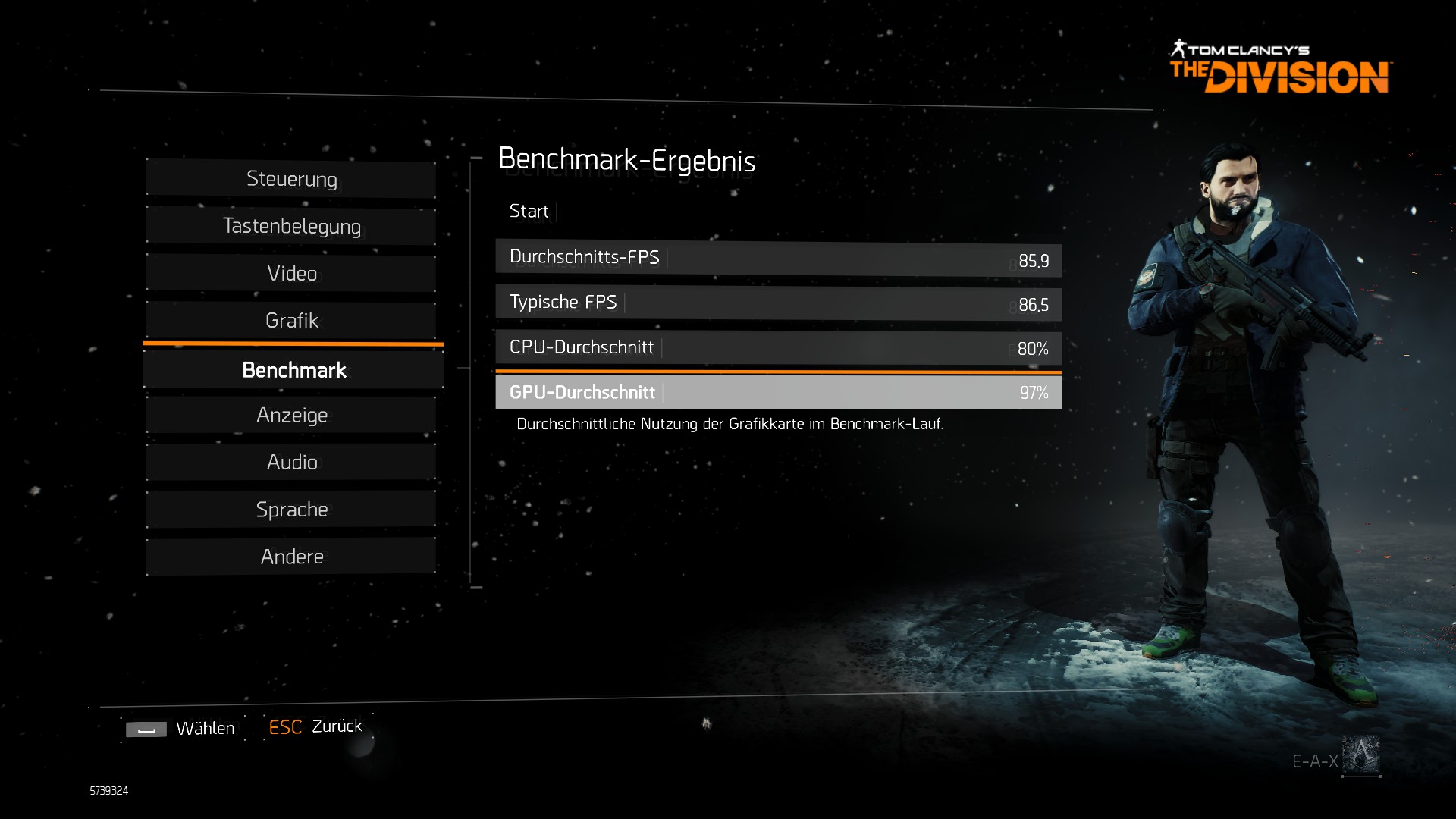The height and width of the screenshot is (819, 1456).
Task: Select the CPU-Durchschnitt result row
Action: coord(778,347)
